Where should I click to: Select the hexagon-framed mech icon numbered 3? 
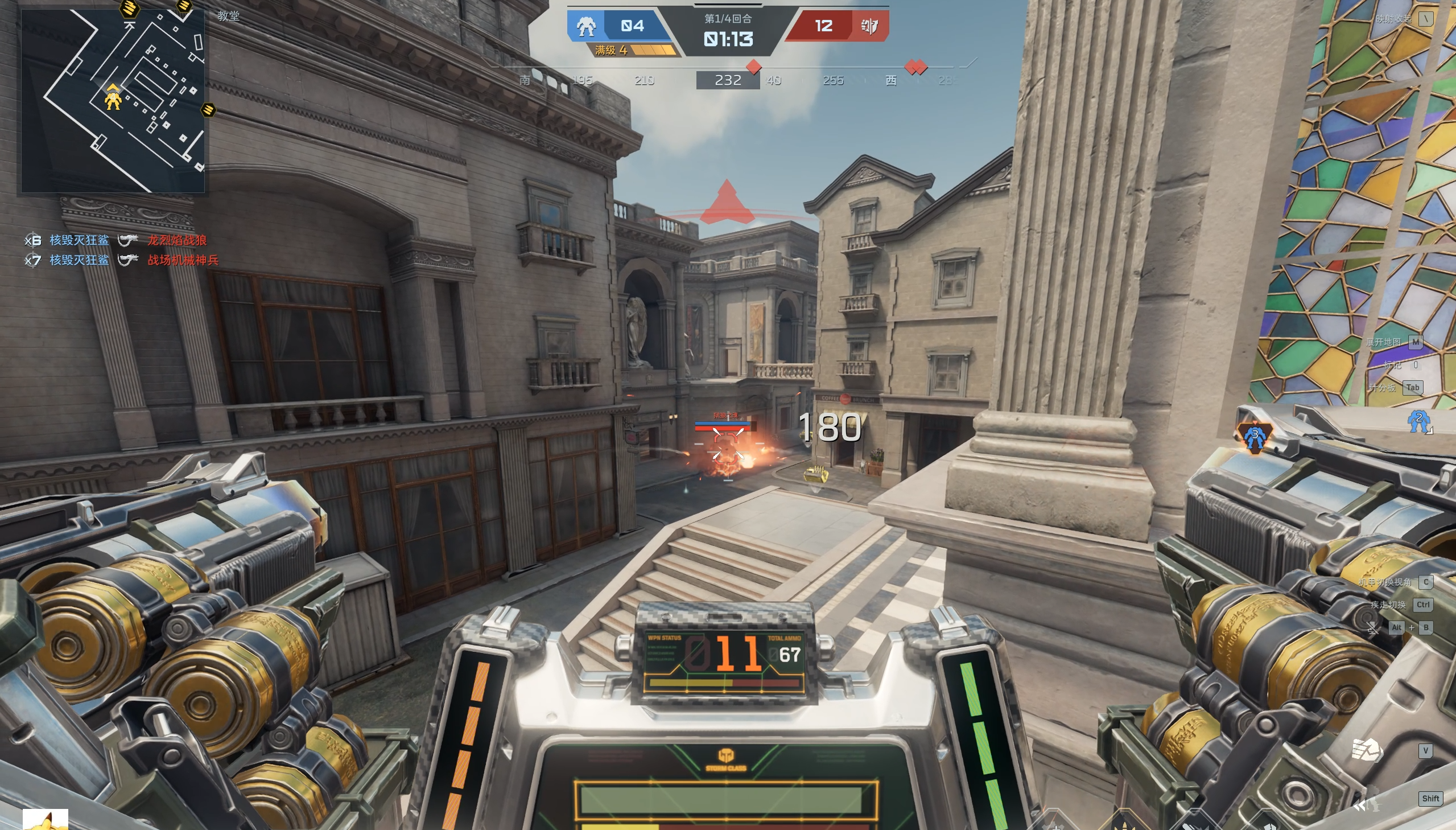1254,437
